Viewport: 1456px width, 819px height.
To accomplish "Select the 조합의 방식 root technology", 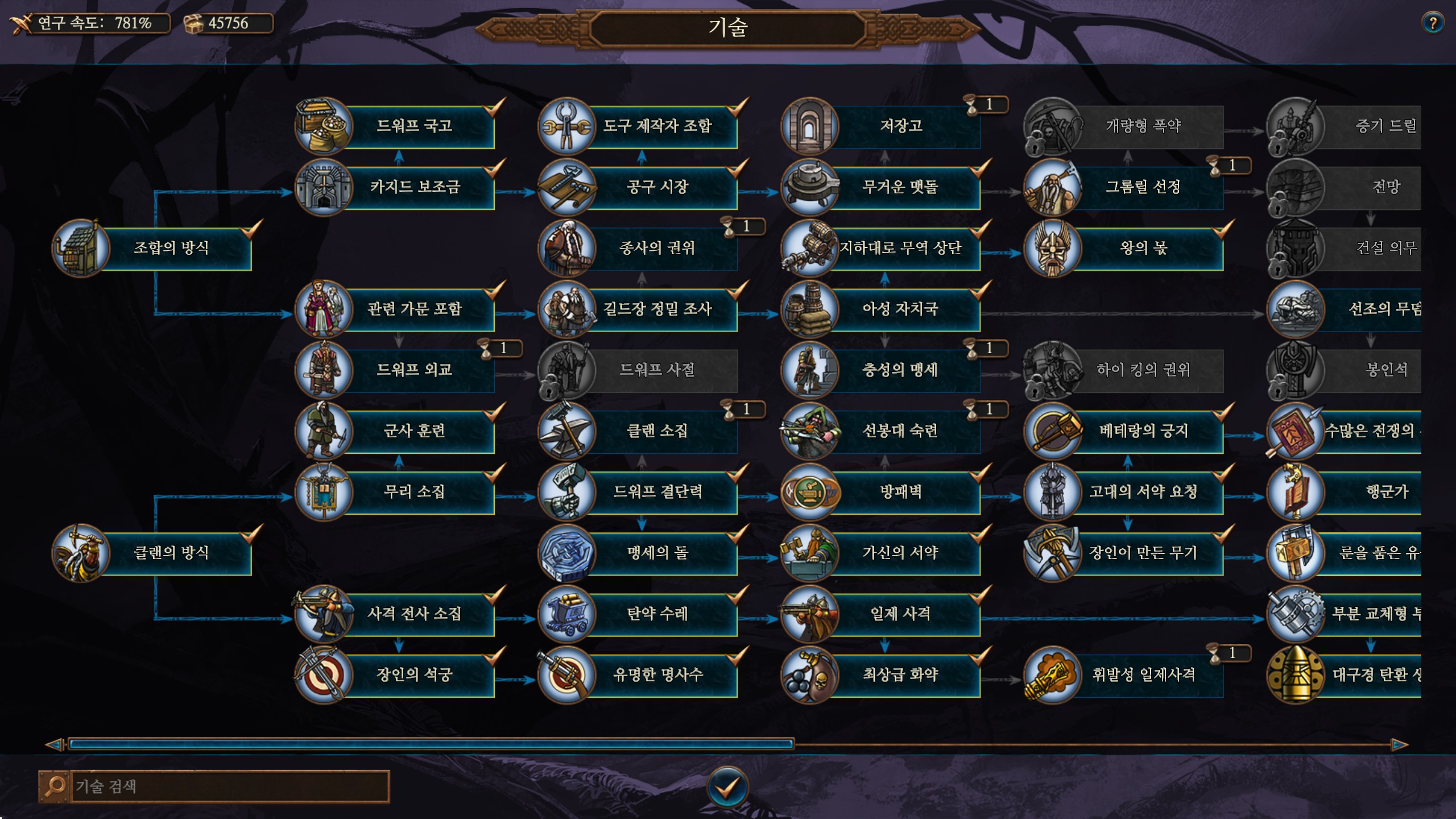I will click(x=171, y=248).
